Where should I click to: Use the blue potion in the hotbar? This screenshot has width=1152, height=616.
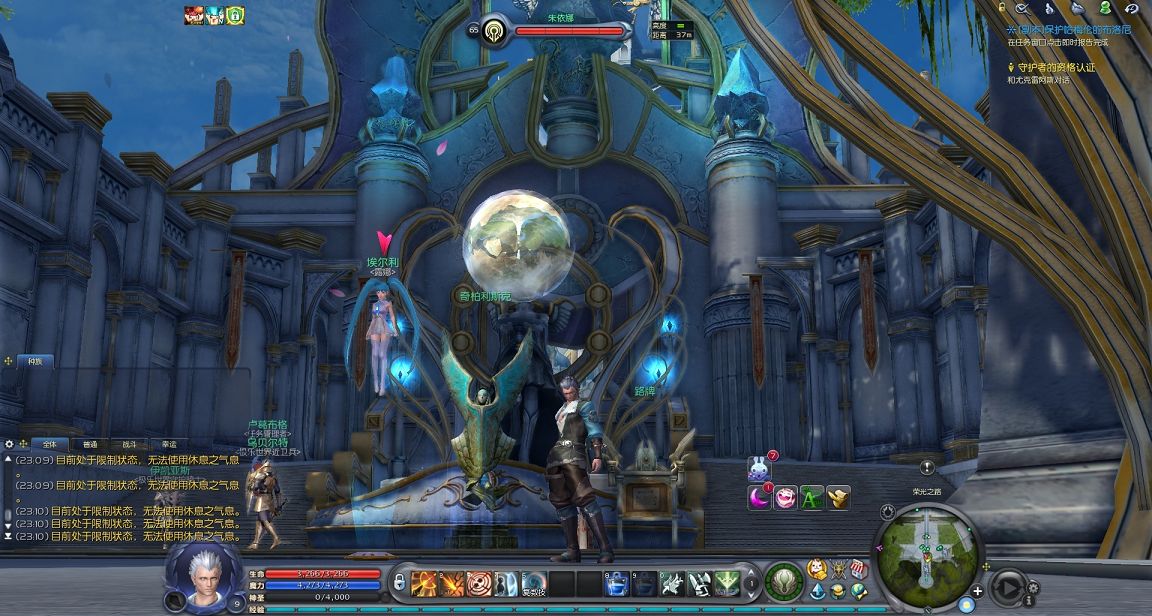pyautogui.click(x=617, y=582)
